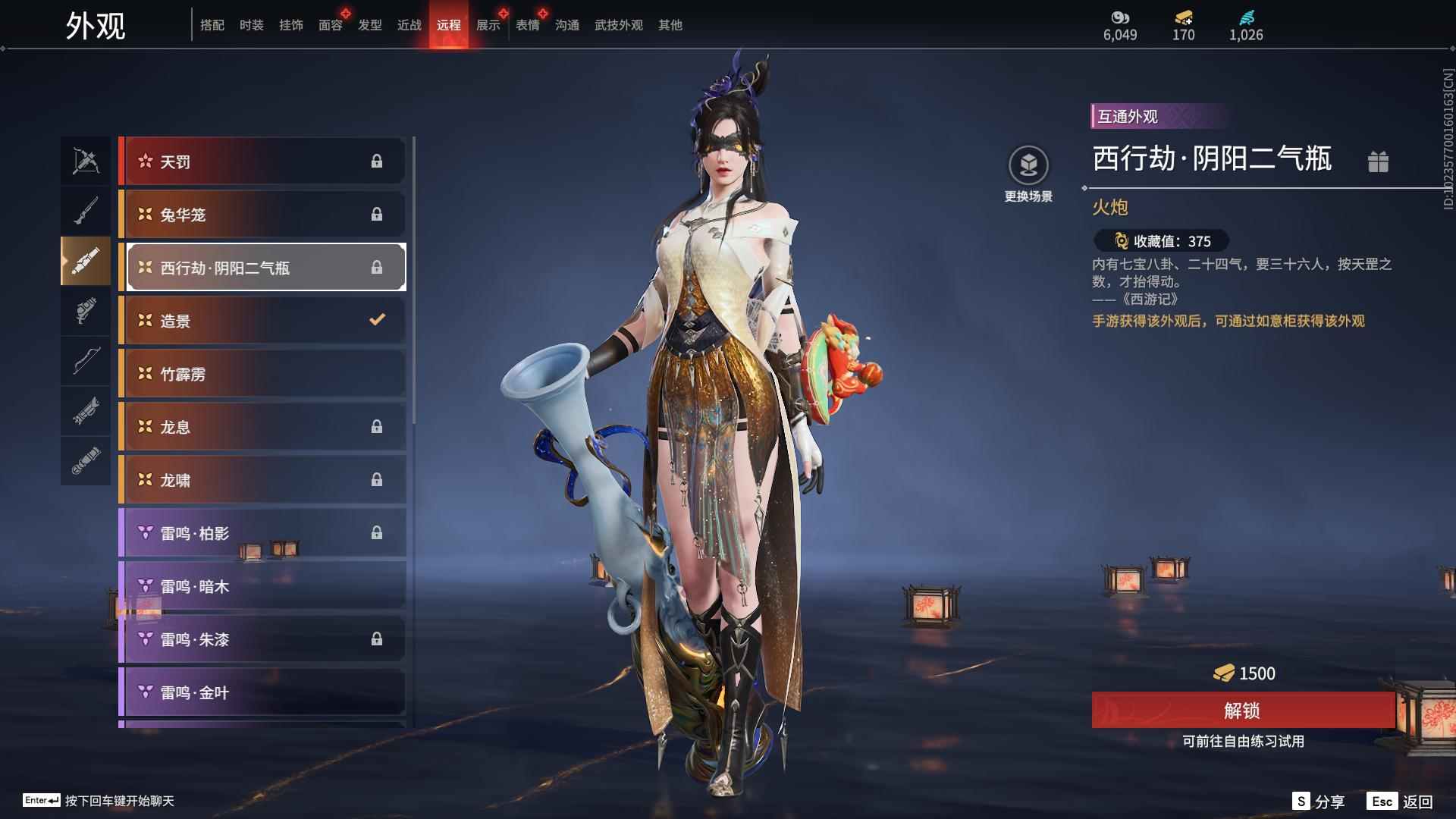1456x819 pixels.
Task: Open the 表情 emote tab
Action: coord(527,26)
